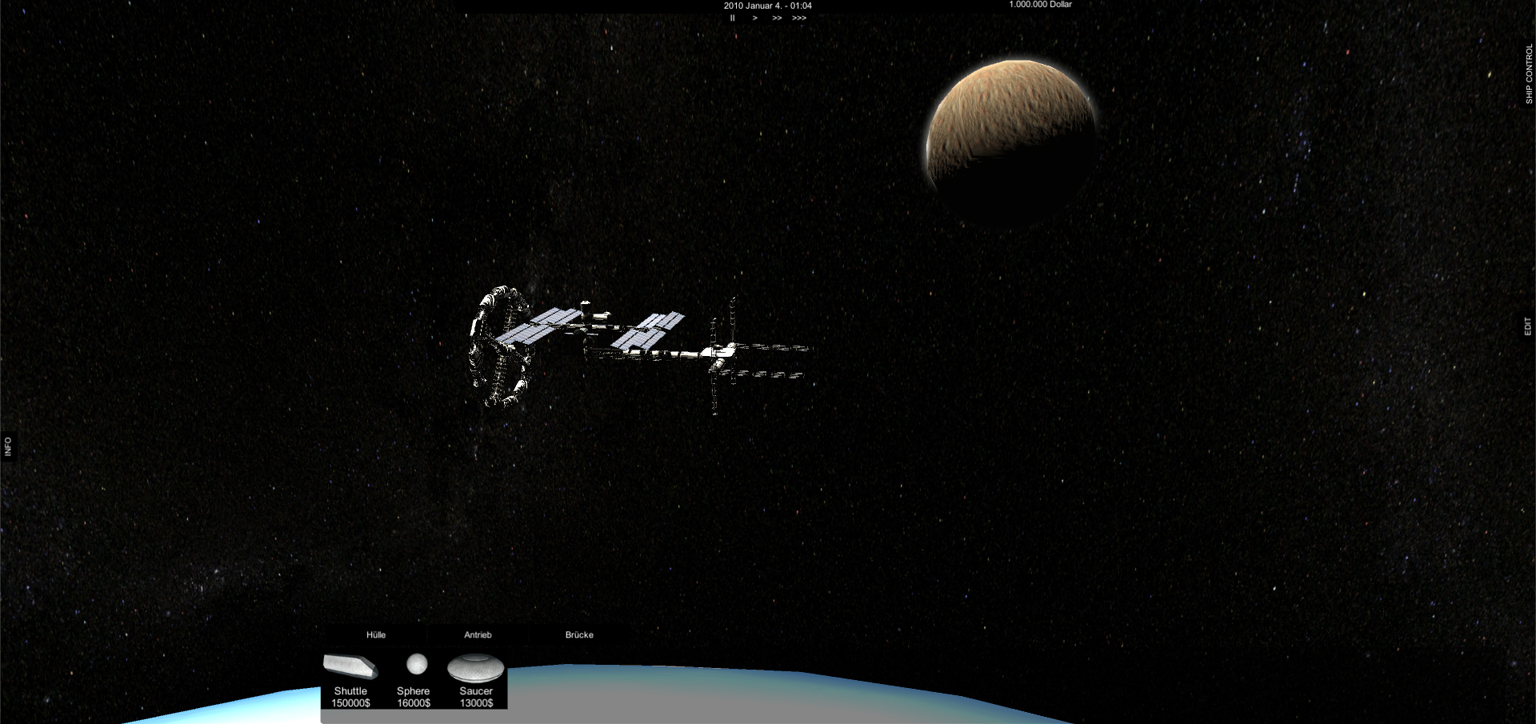Show the Brücke tab
Image resolution: width=1536 pixels, height=724 pixels.
(579, 635)
